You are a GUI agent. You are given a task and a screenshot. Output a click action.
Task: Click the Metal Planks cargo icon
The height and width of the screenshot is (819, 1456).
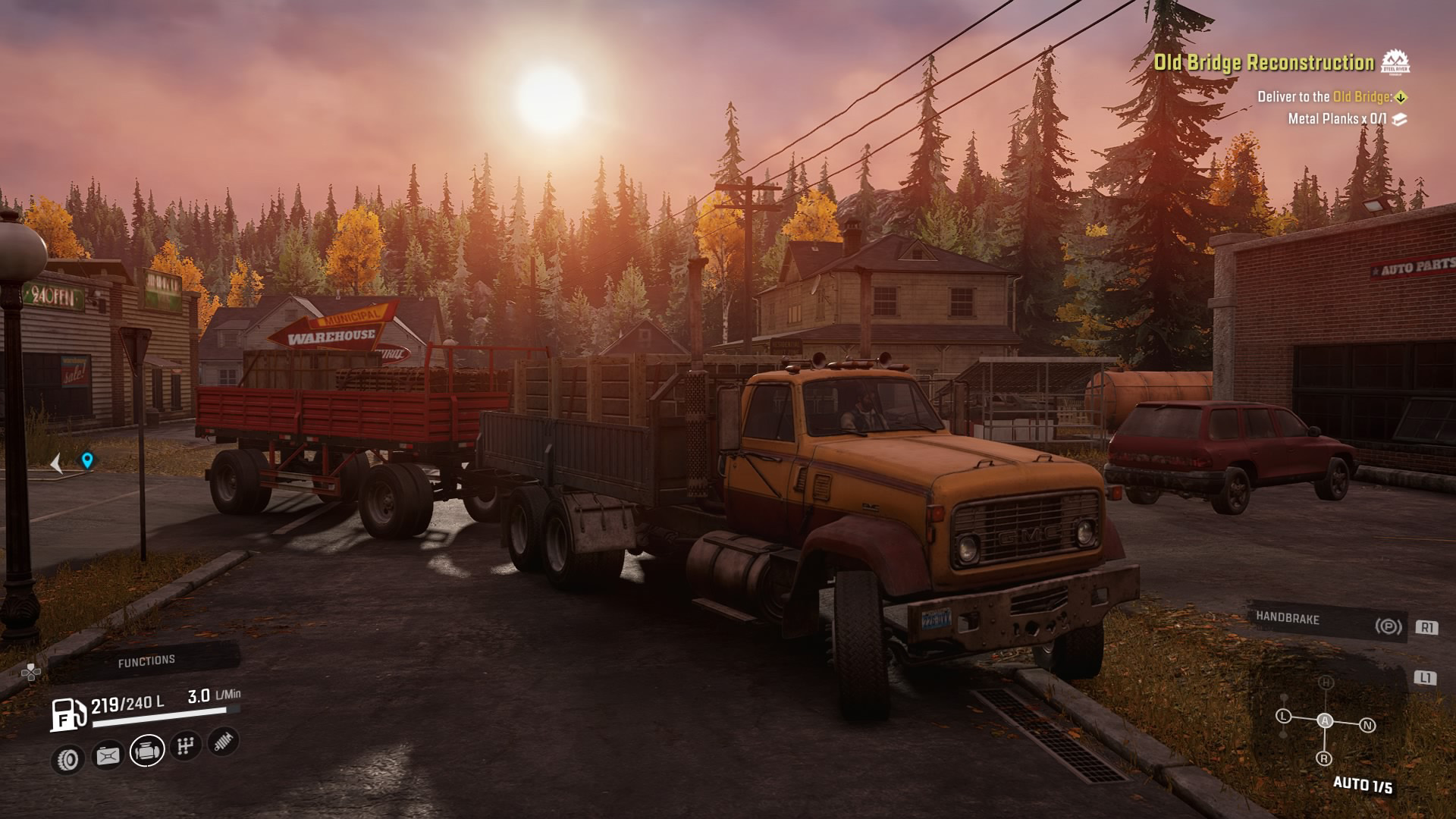[1400, 119]
